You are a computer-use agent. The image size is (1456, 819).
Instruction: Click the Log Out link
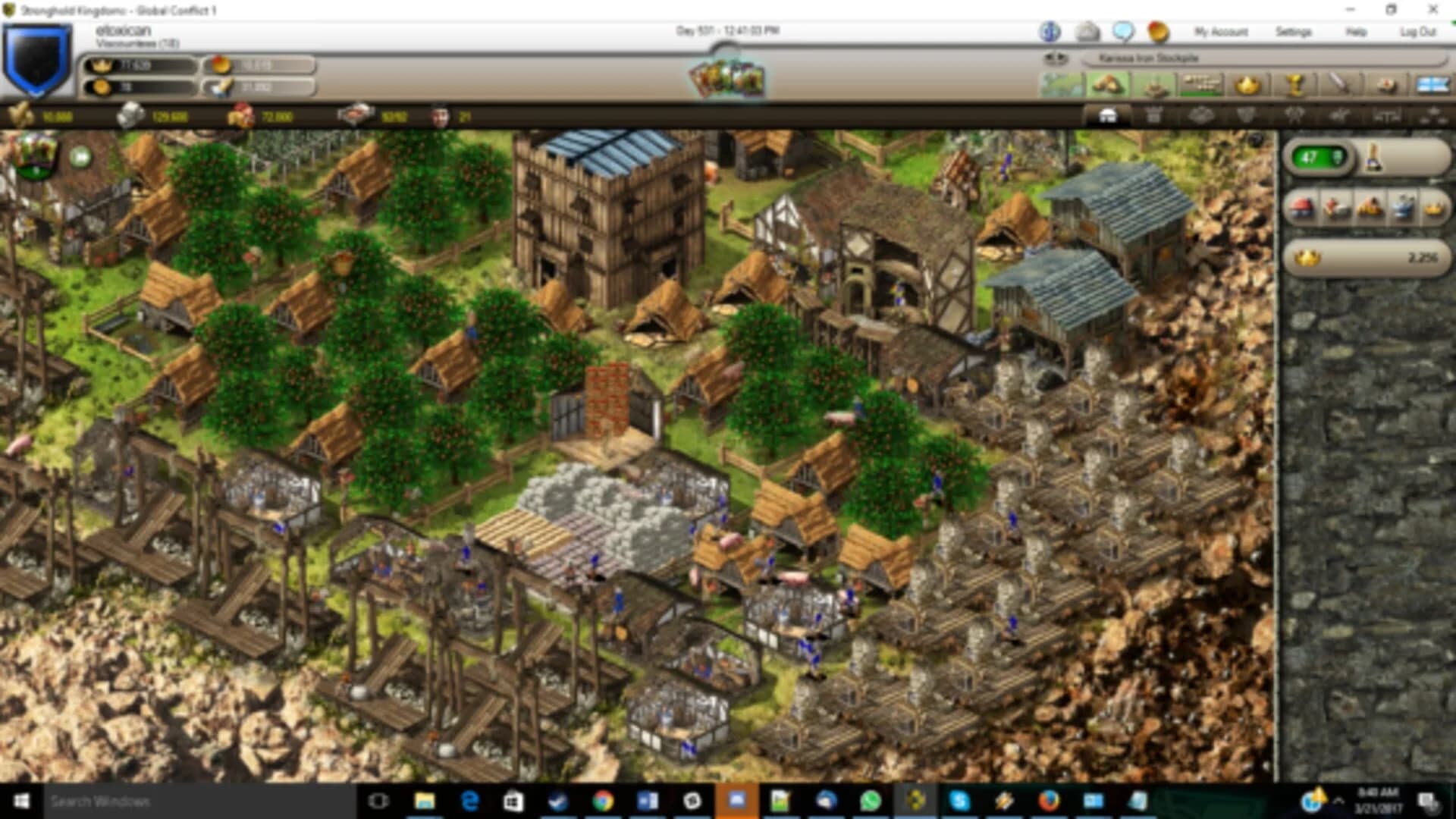pos(1415,33)
